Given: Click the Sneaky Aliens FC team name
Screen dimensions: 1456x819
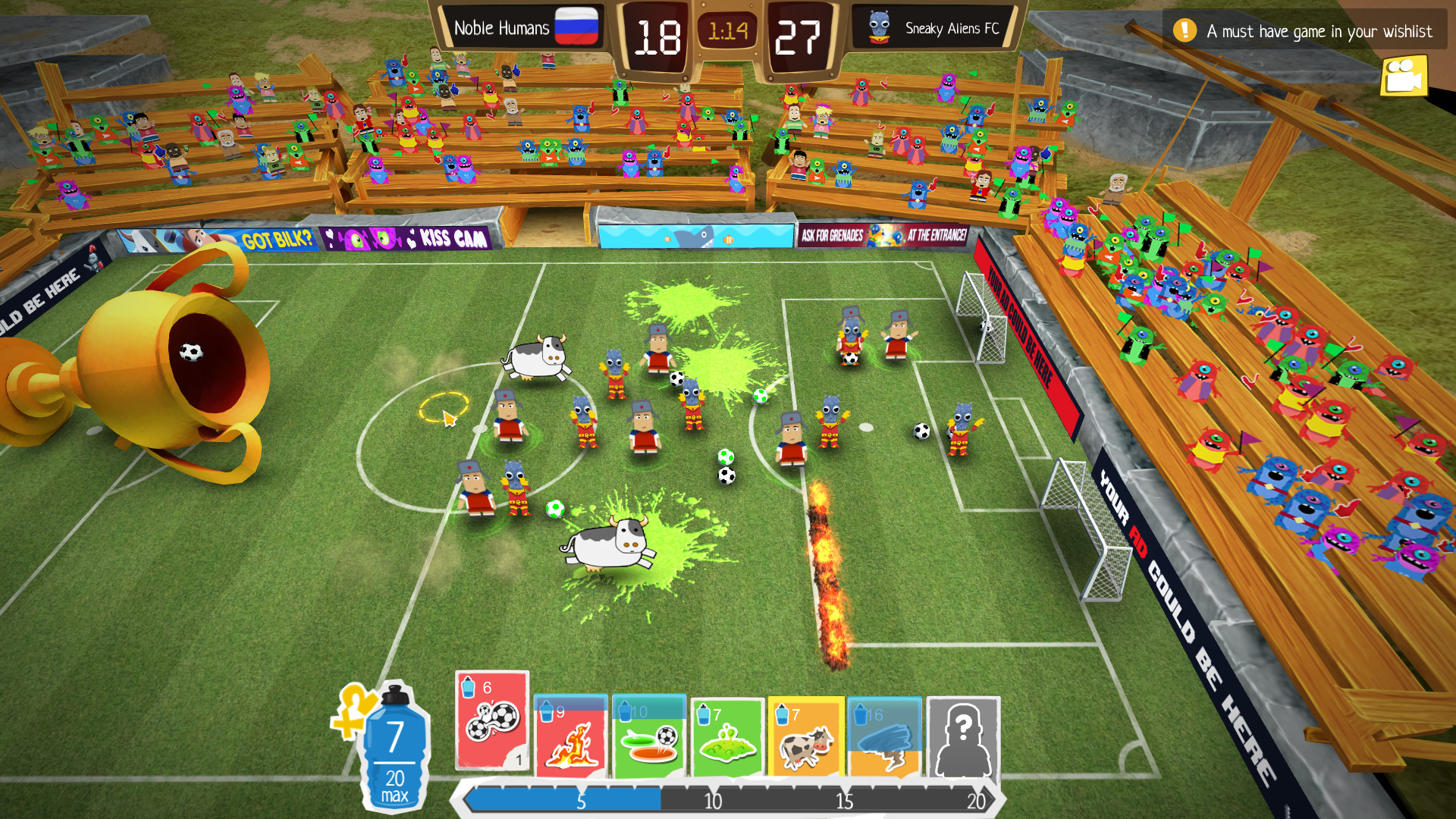Looking at the screenshot, I should point(952,28).
